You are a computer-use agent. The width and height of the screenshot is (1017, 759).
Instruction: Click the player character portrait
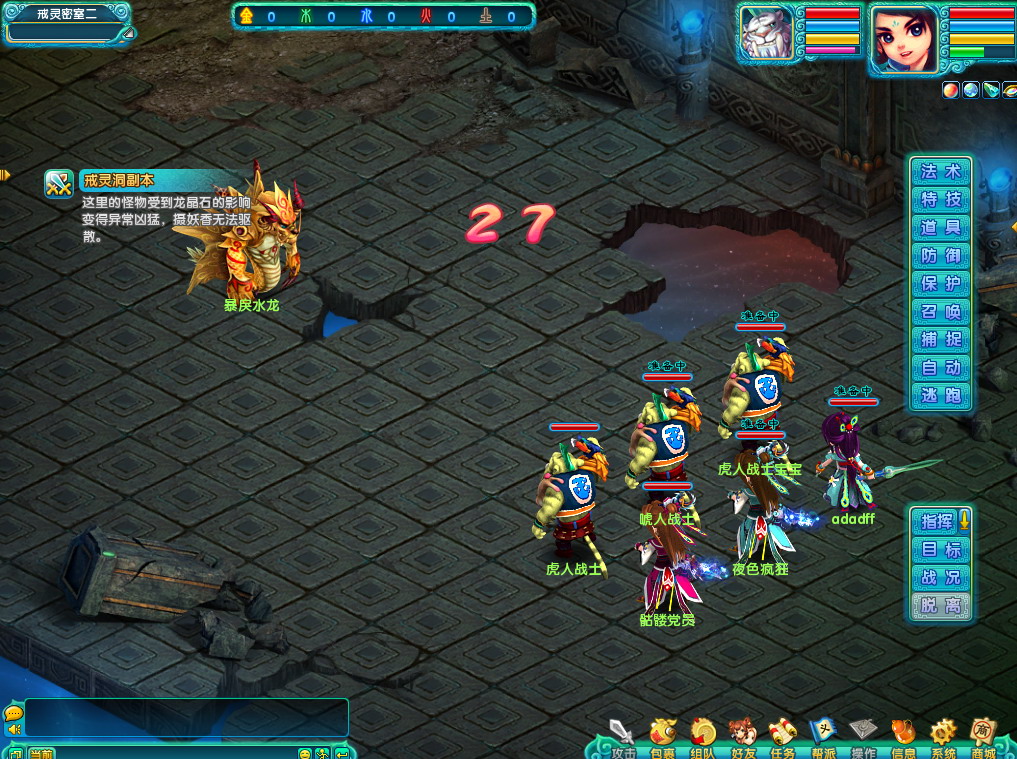pos(904,40)
